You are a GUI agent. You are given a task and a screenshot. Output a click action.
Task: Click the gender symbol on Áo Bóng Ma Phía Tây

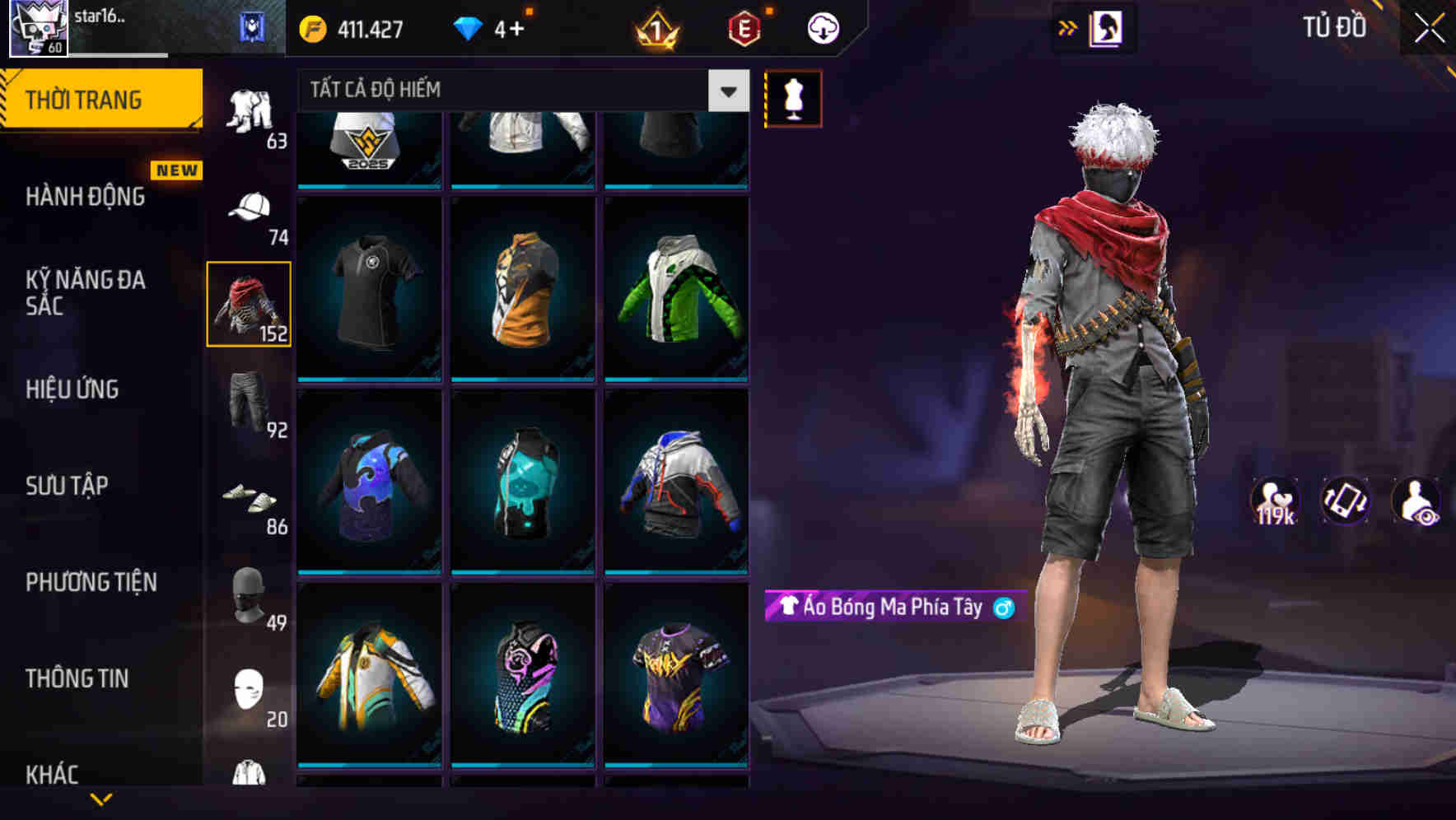tap(1003, 608)
